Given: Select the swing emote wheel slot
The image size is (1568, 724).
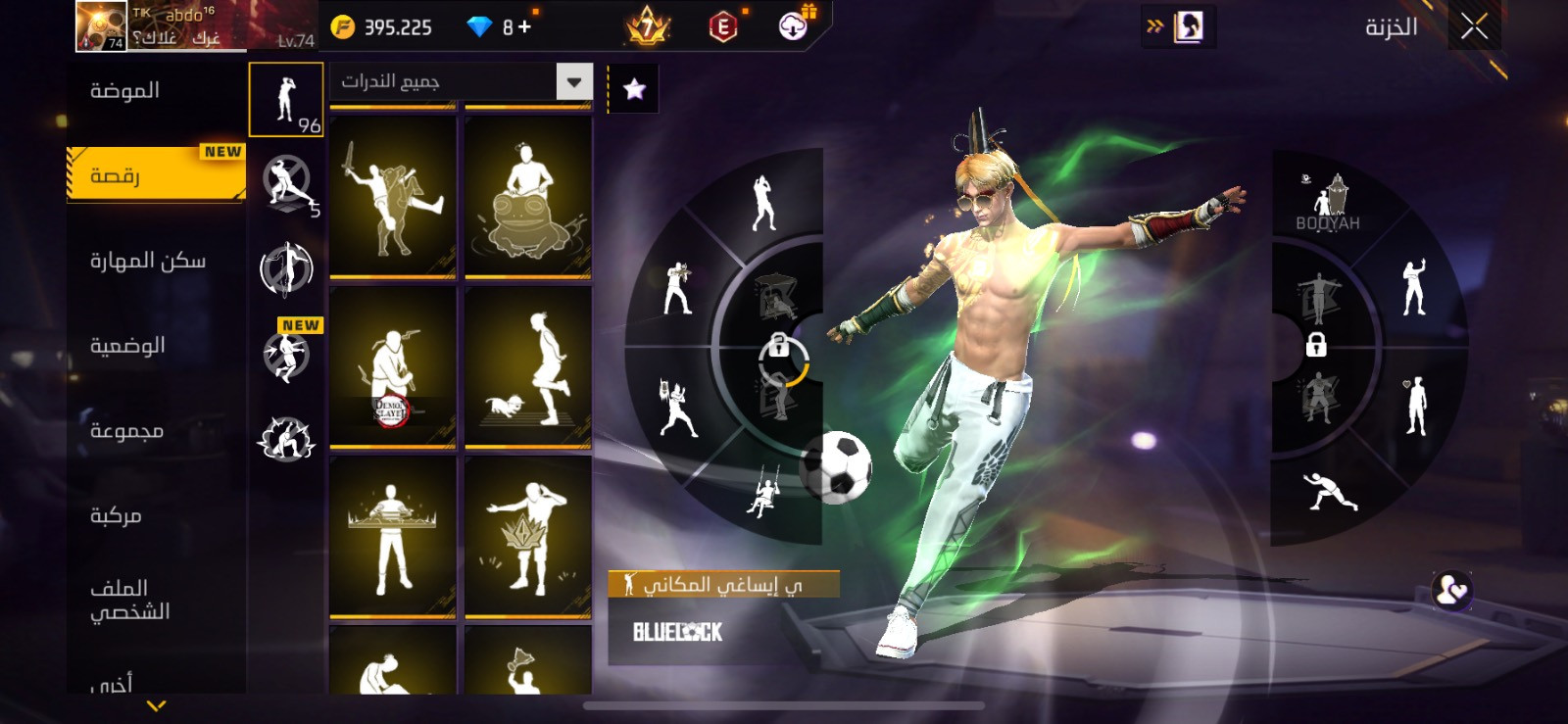Looking at the screenshot, I should pos(763,493).
